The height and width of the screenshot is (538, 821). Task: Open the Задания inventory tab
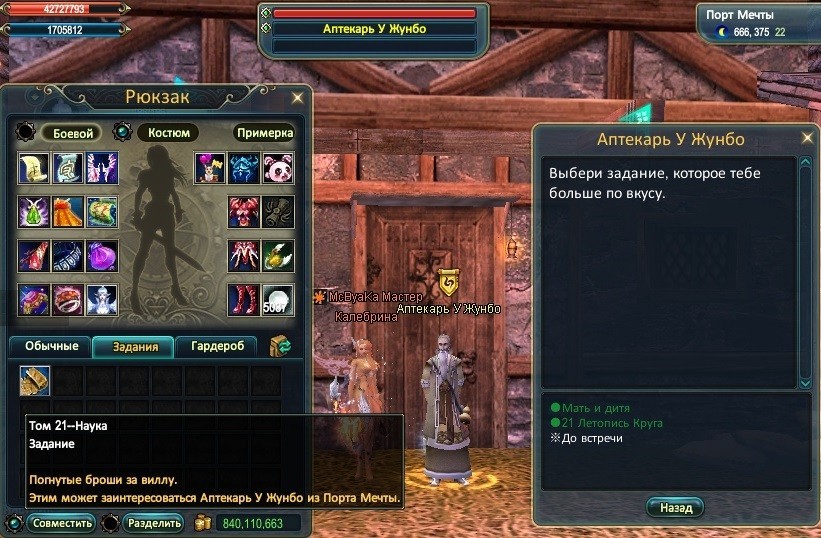[134, 347]
